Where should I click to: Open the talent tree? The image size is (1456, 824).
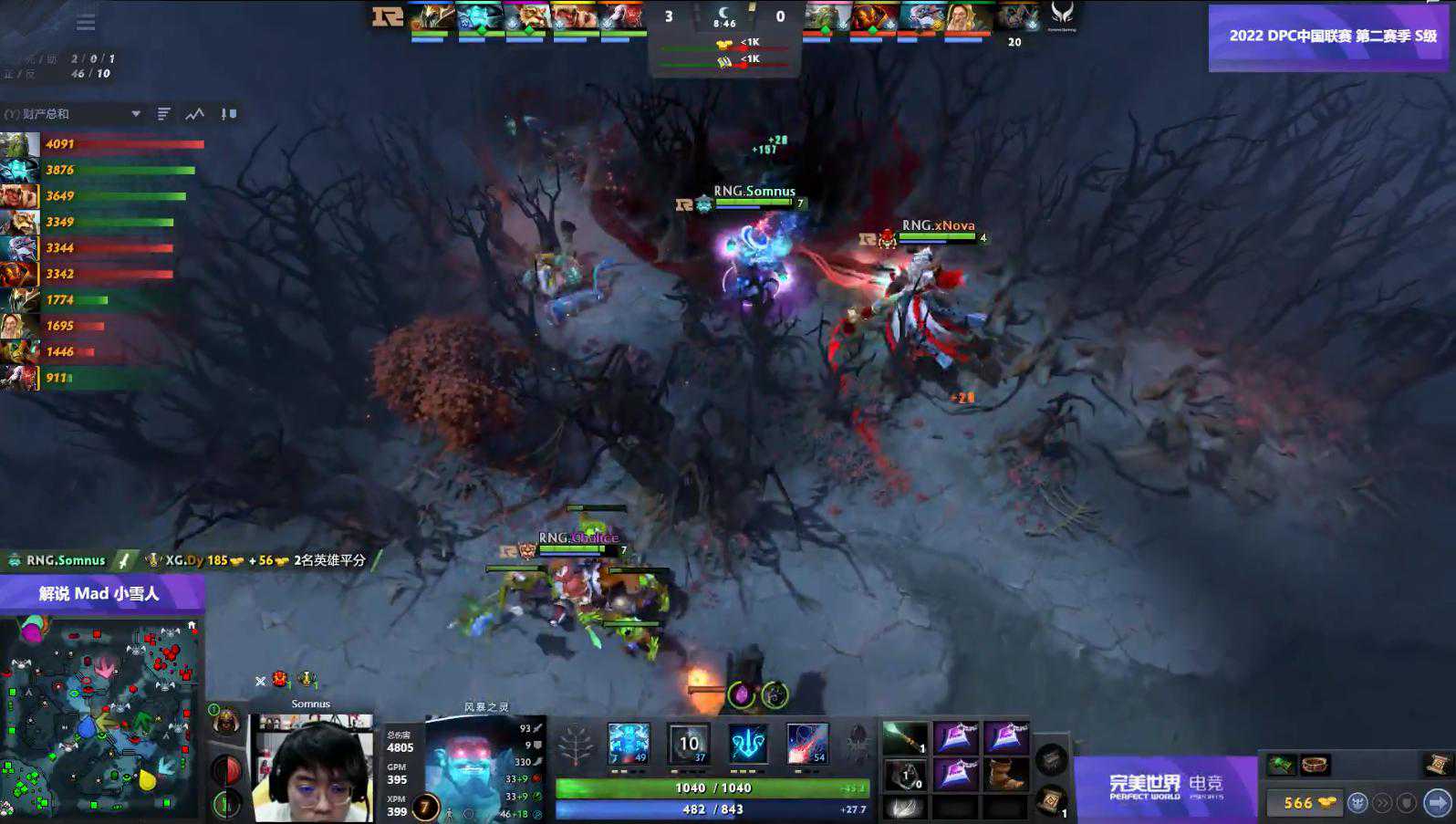[x=576, y=746]
